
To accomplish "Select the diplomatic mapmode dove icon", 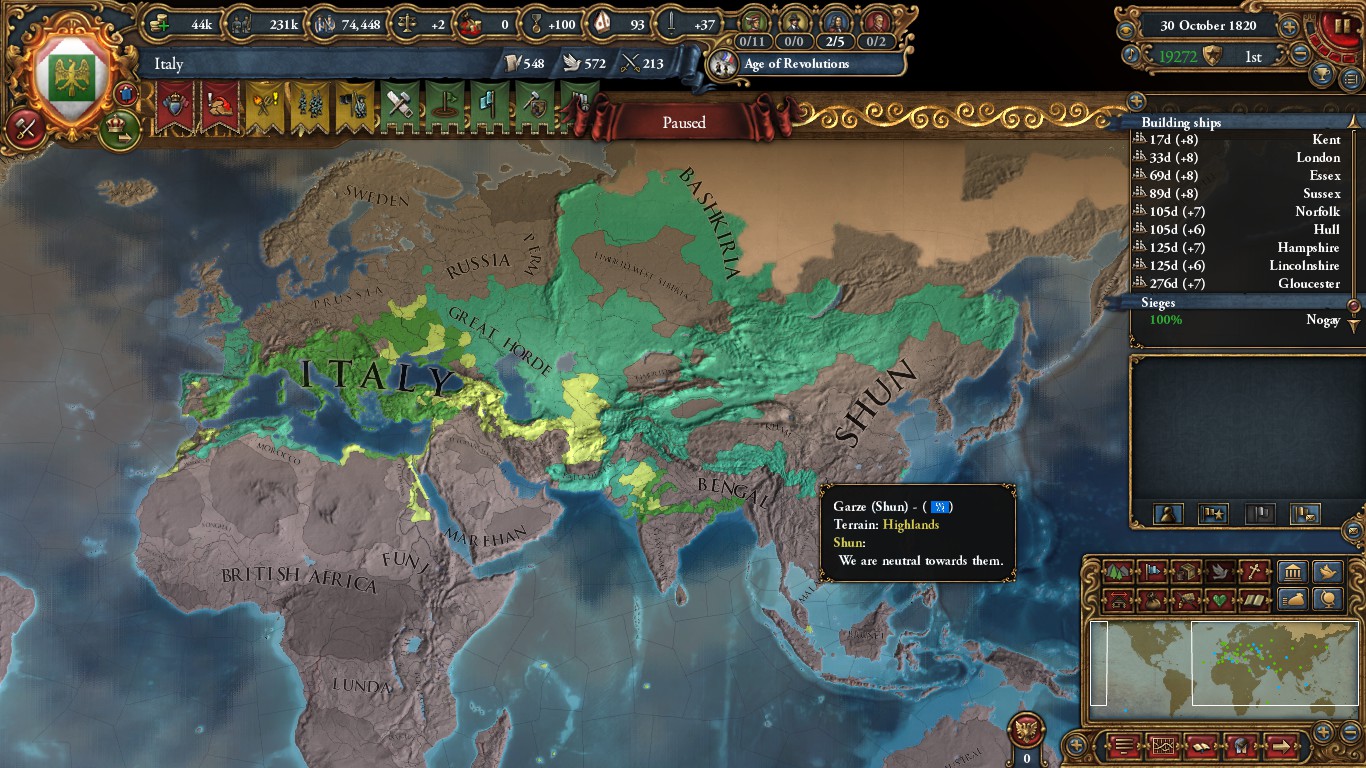I will click(x=1219, y=572).
